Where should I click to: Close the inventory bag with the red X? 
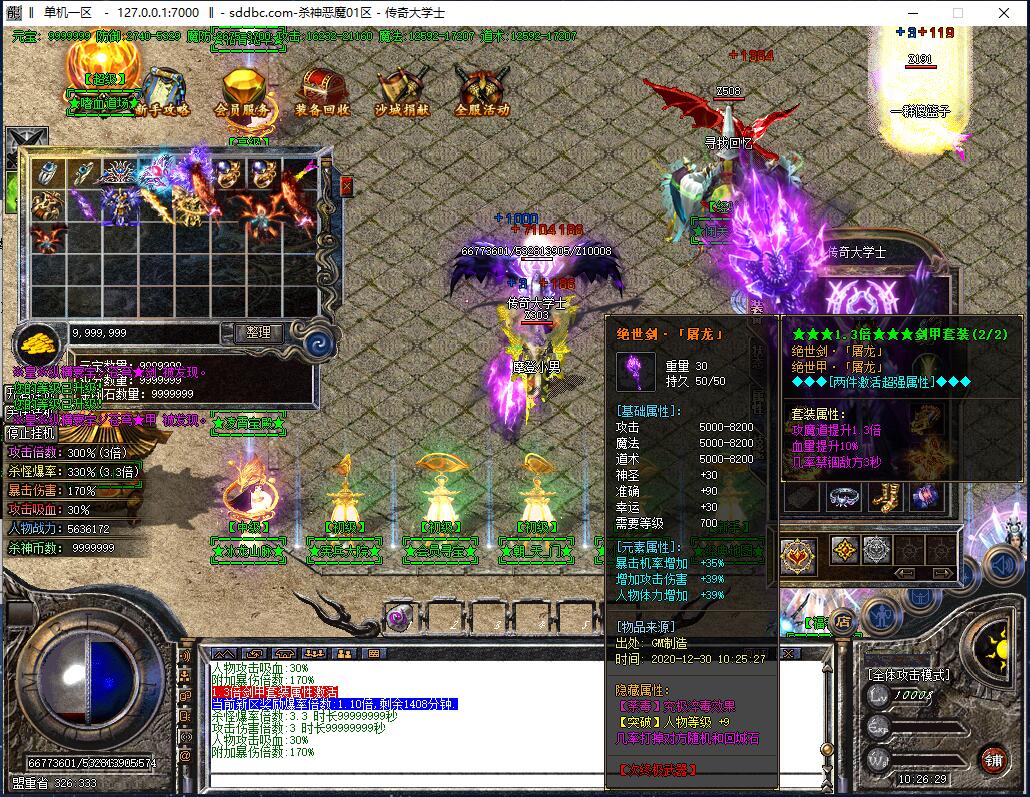pos(346,187)
